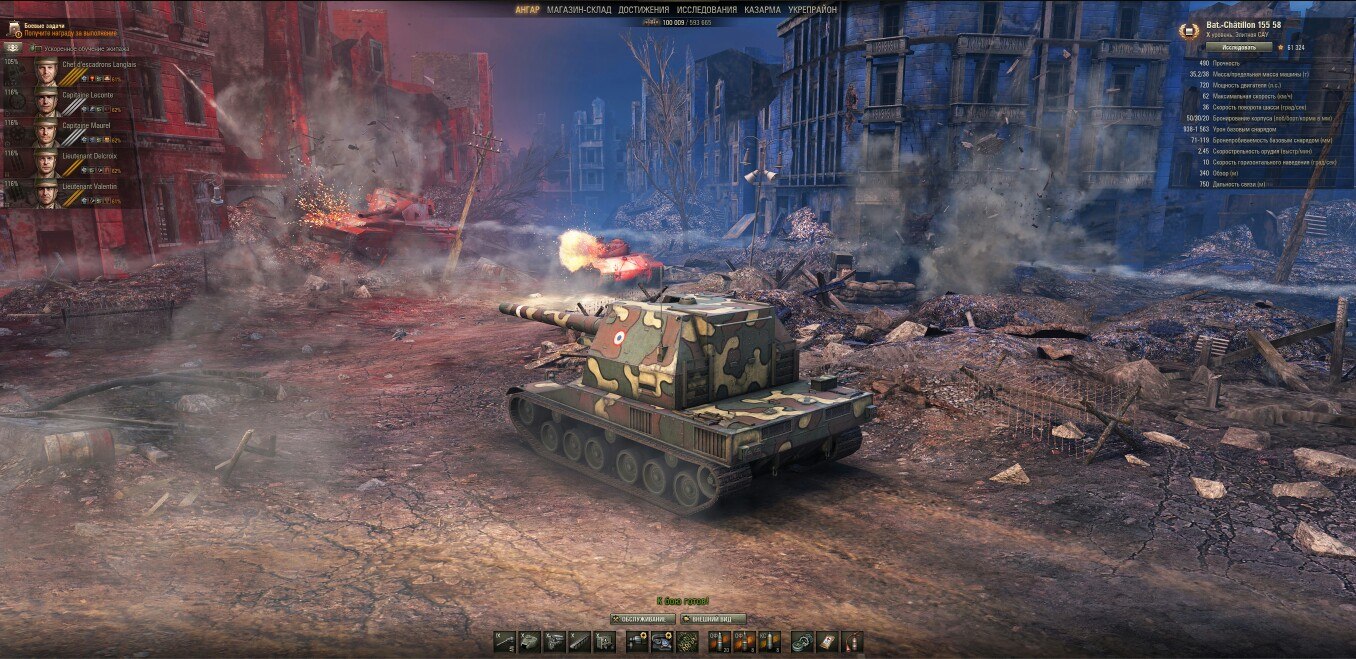
Task: Go to the ИССЛЕДОВАНИЯ tab
Action: click(x=707, y=10)
